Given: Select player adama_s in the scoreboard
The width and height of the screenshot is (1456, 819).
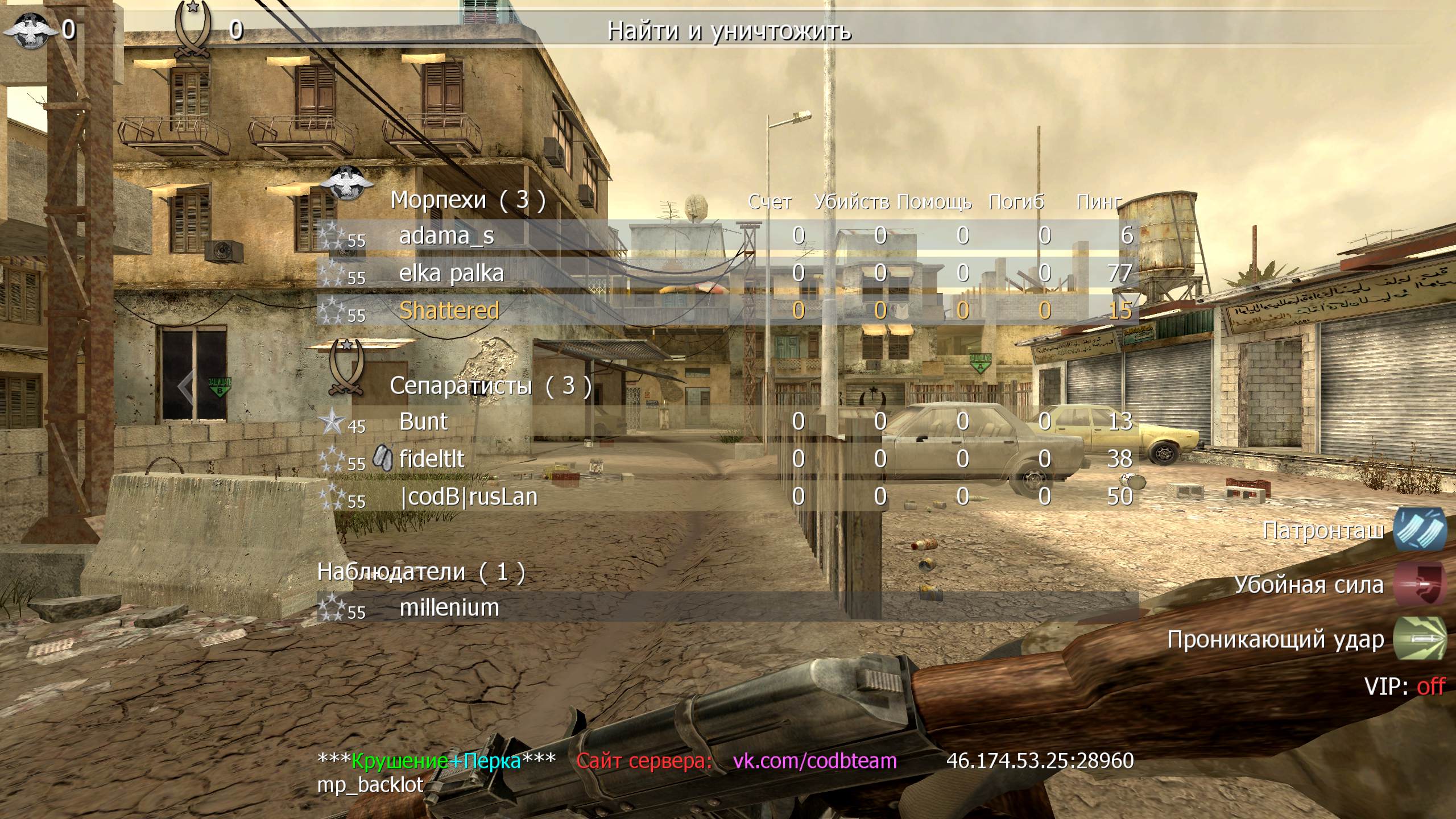Looking at the screenshot, I should [447, 236].
